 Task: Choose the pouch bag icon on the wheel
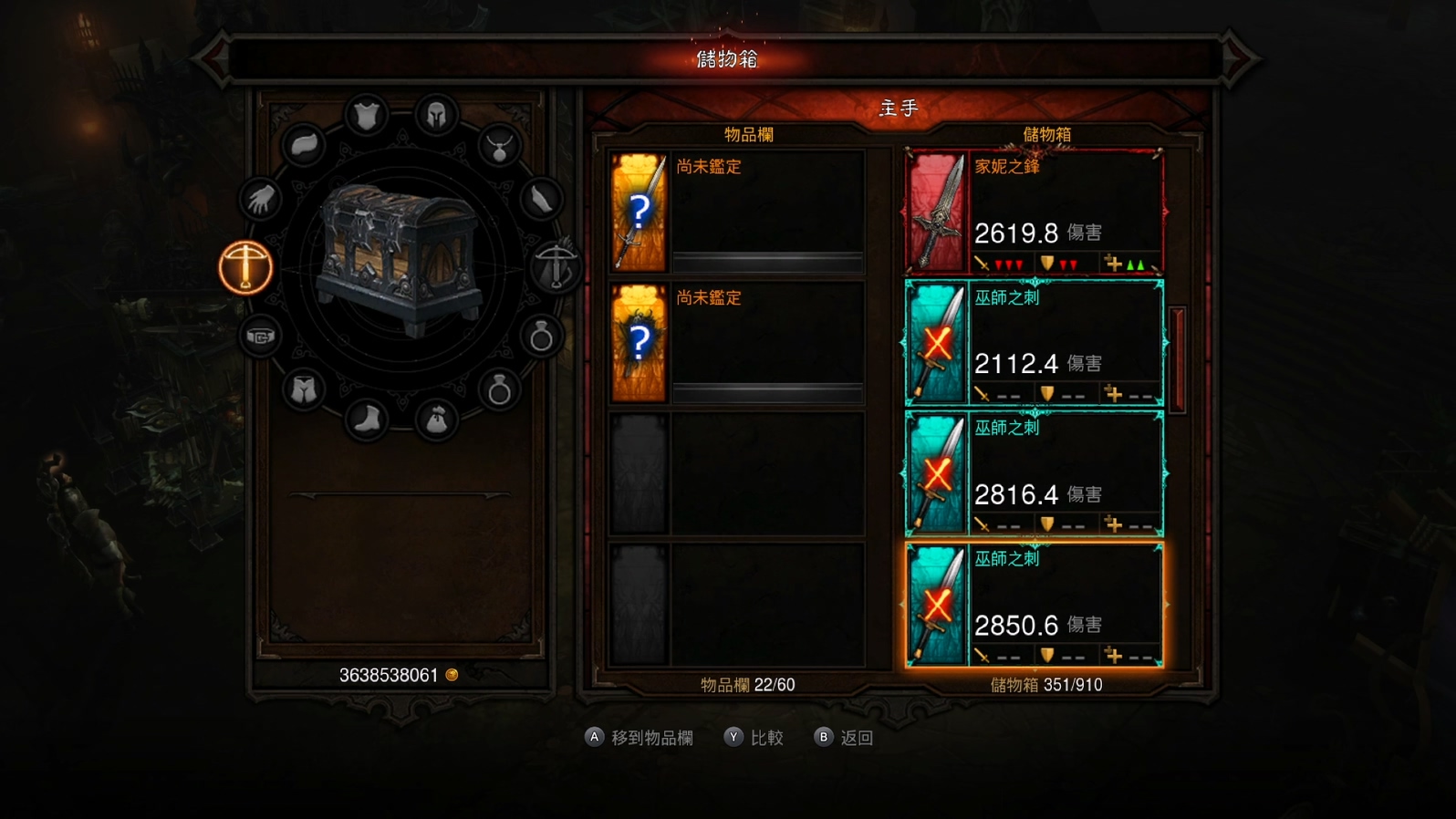coord(436,419)
